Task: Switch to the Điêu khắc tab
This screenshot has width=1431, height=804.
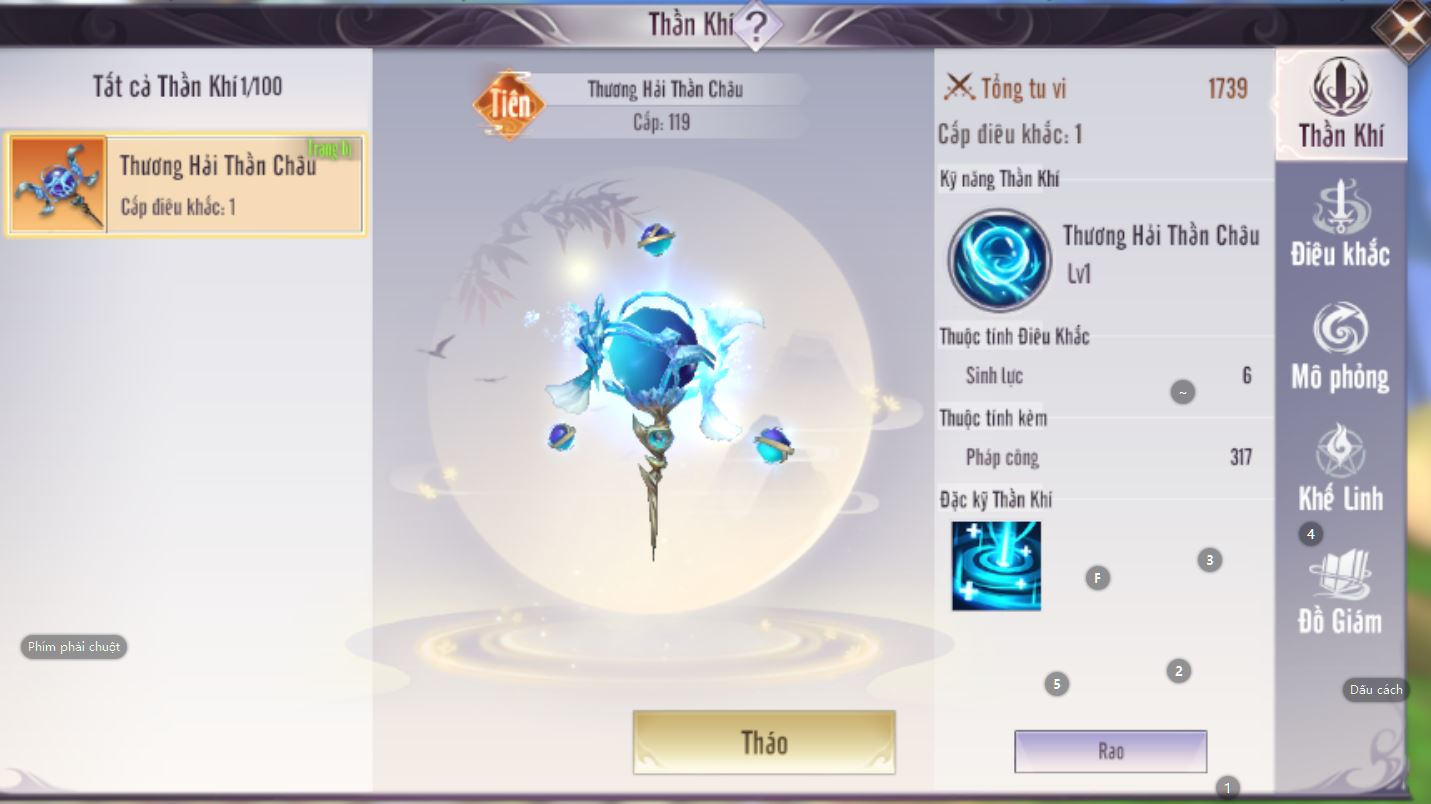Action: pyautogui.click(x=1341, y=227)
